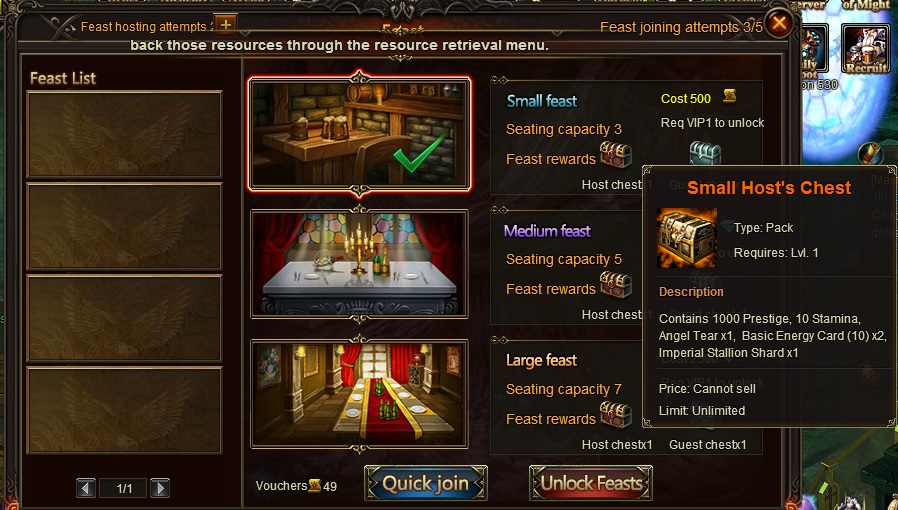Inspect the Small feast guest chest icon
This screenshot has height=510, width=898.
click(705, 155)
